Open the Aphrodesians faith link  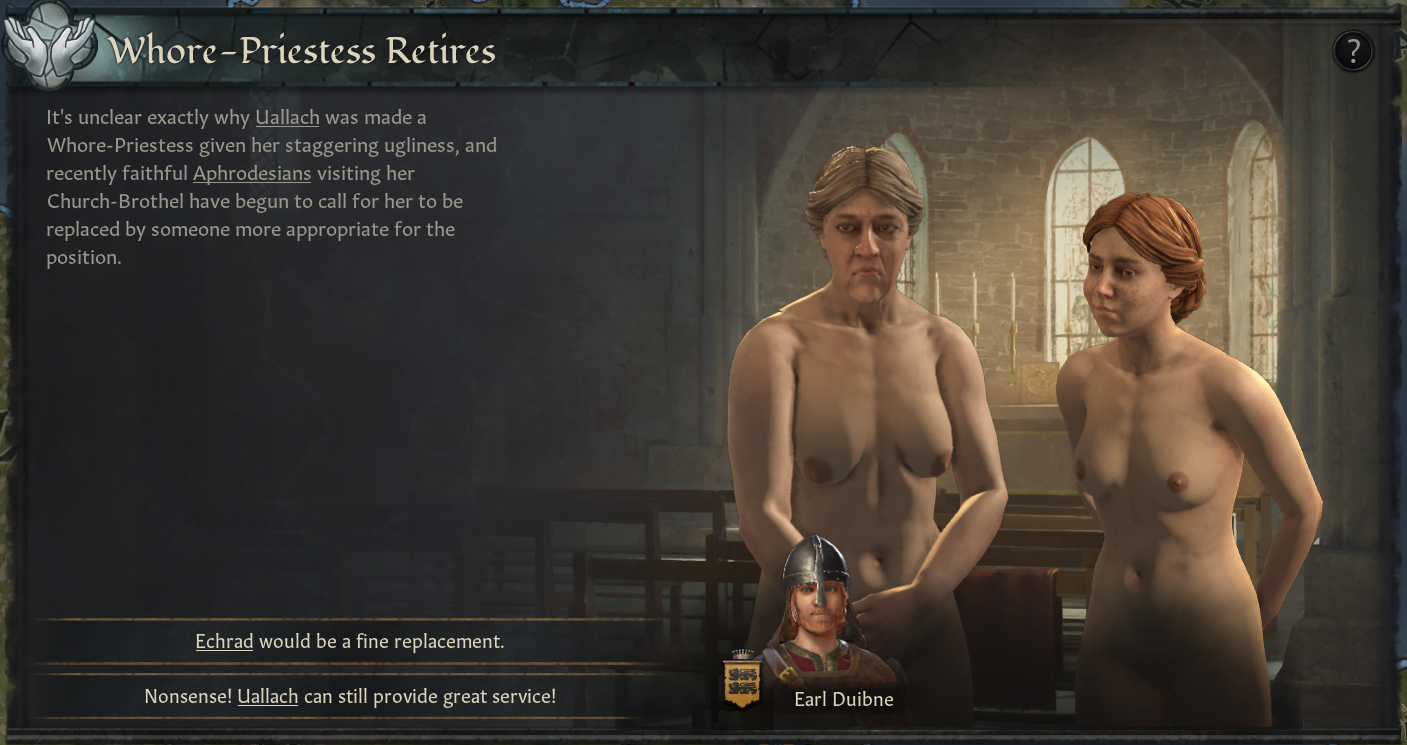point(252,173)
